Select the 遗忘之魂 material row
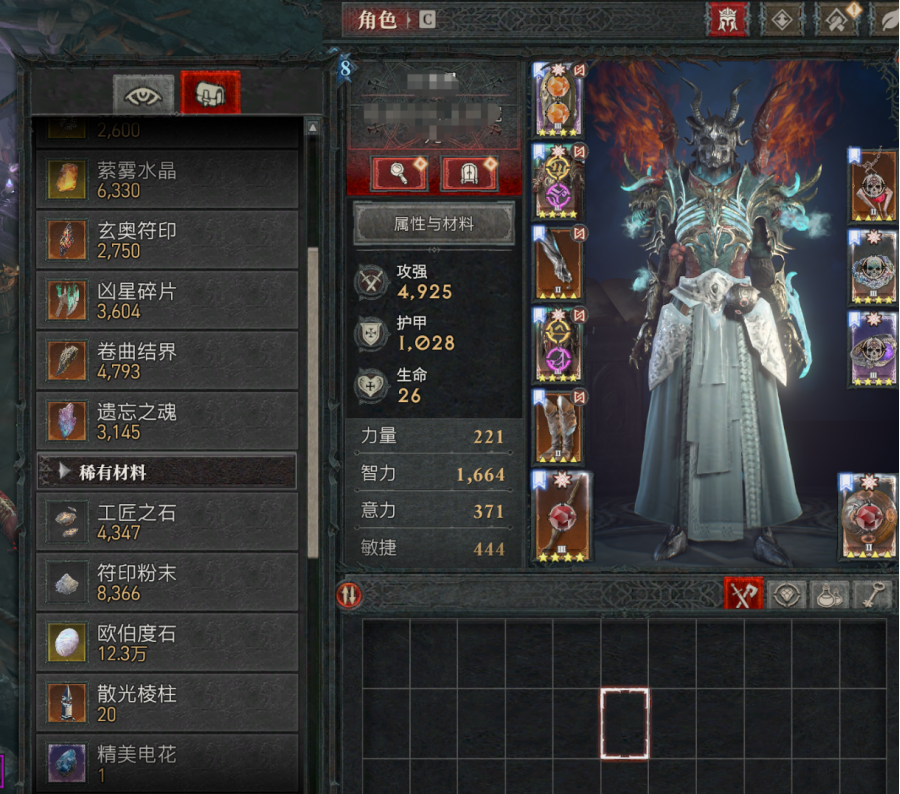The width and height of the screenshot is (900, 794). pos(166,421)
